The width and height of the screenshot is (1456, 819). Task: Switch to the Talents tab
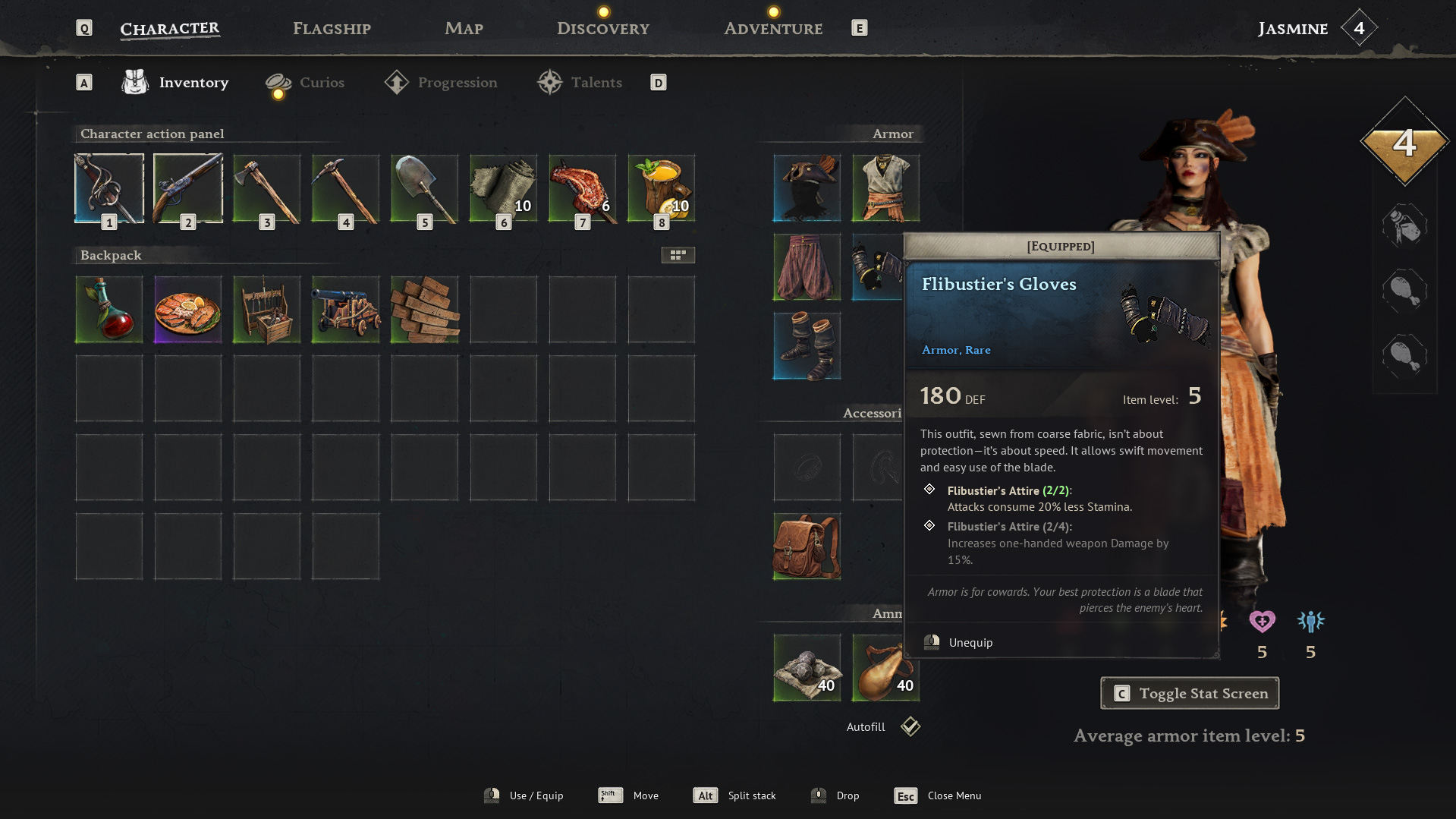[x=596, y=82]
